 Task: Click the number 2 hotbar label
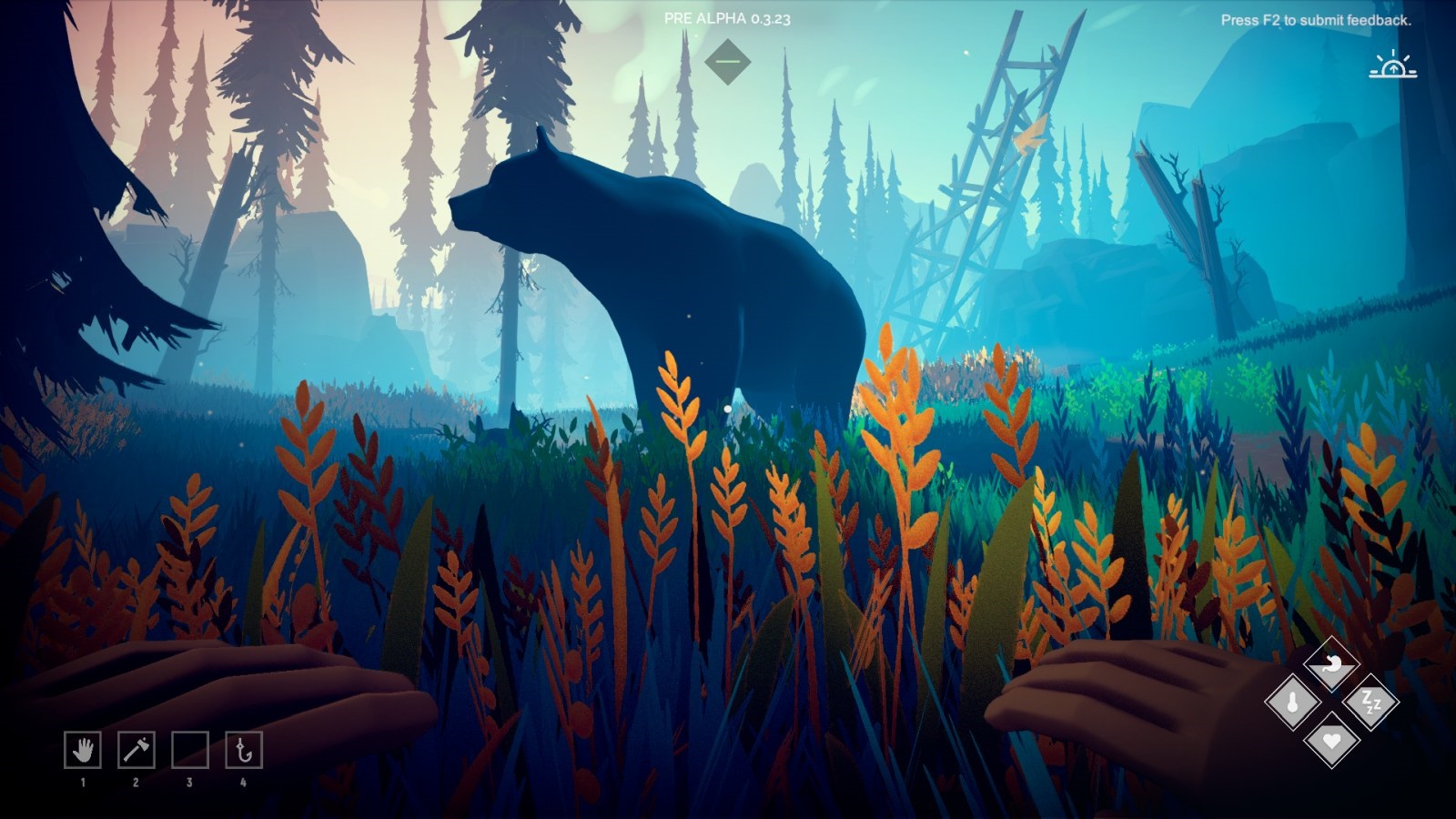[136, 783]
